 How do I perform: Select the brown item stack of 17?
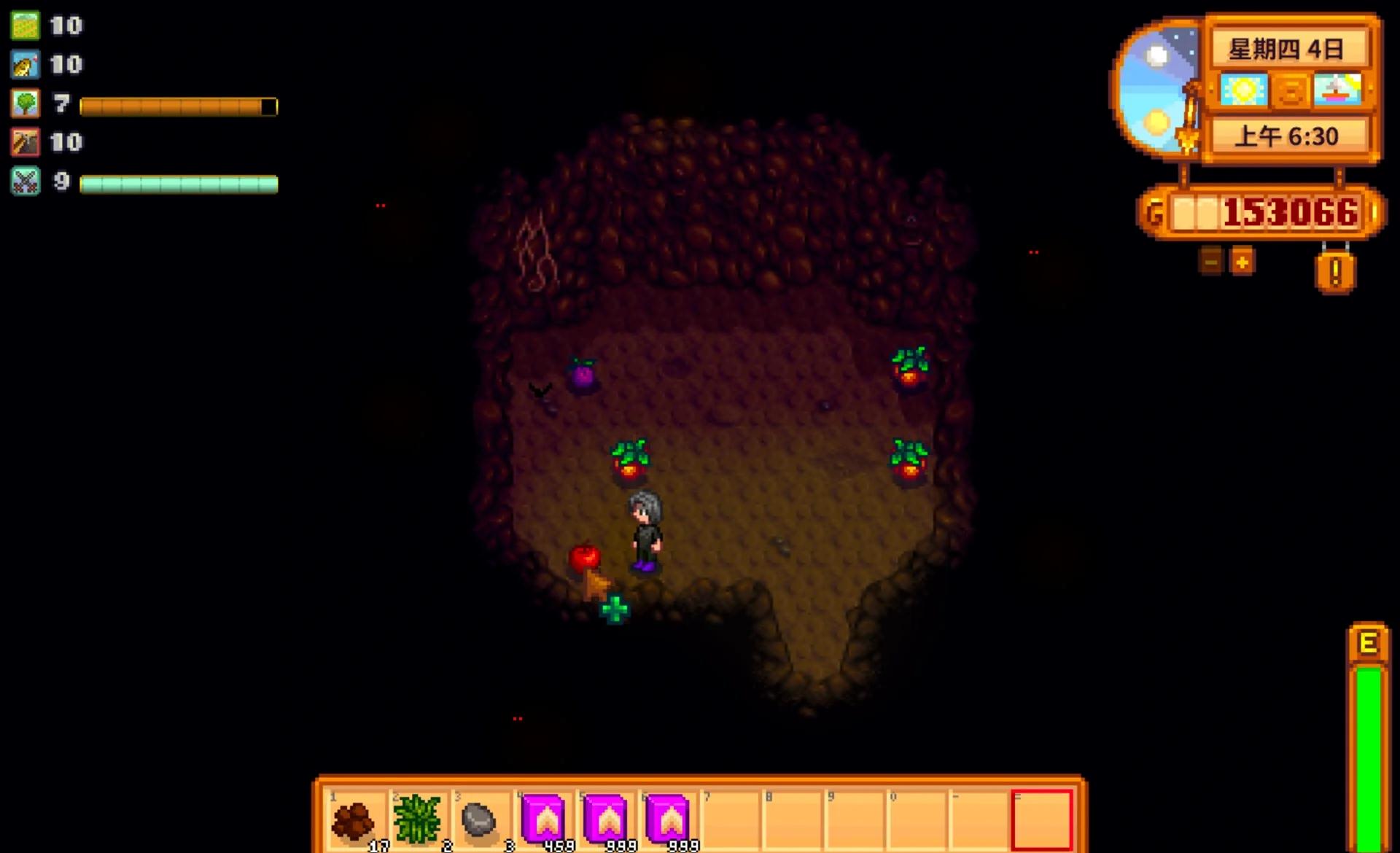355,819
